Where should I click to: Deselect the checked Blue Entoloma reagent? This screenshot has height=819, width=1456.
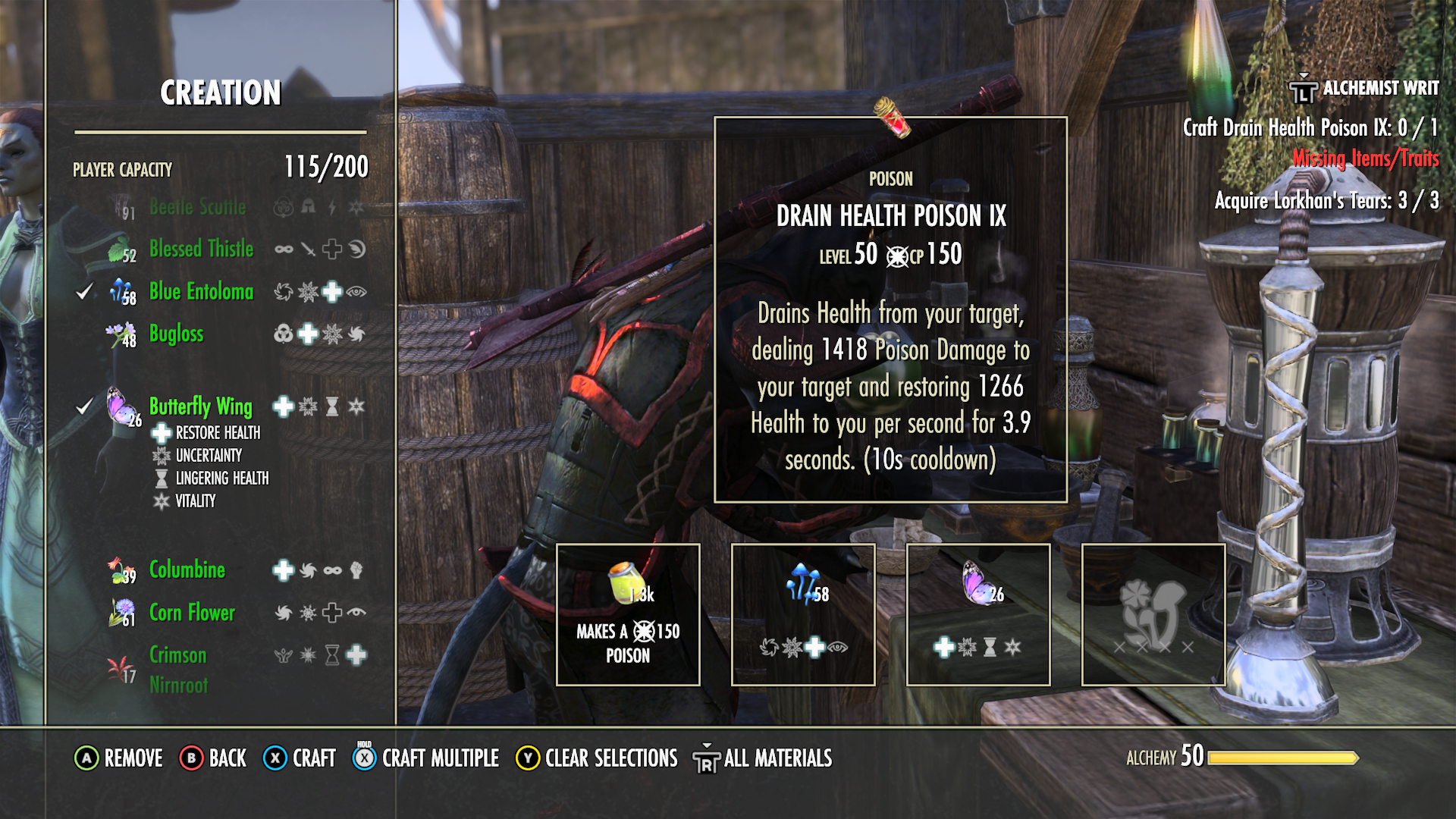[201, 291]
